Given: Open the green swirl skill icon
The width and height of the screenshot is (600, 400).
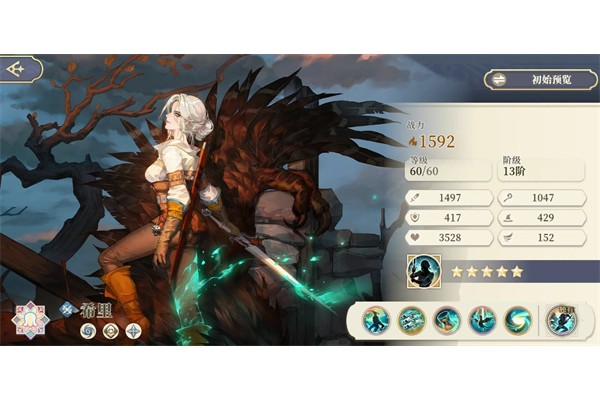Looking at the screenshot, I should click(517, 320).
